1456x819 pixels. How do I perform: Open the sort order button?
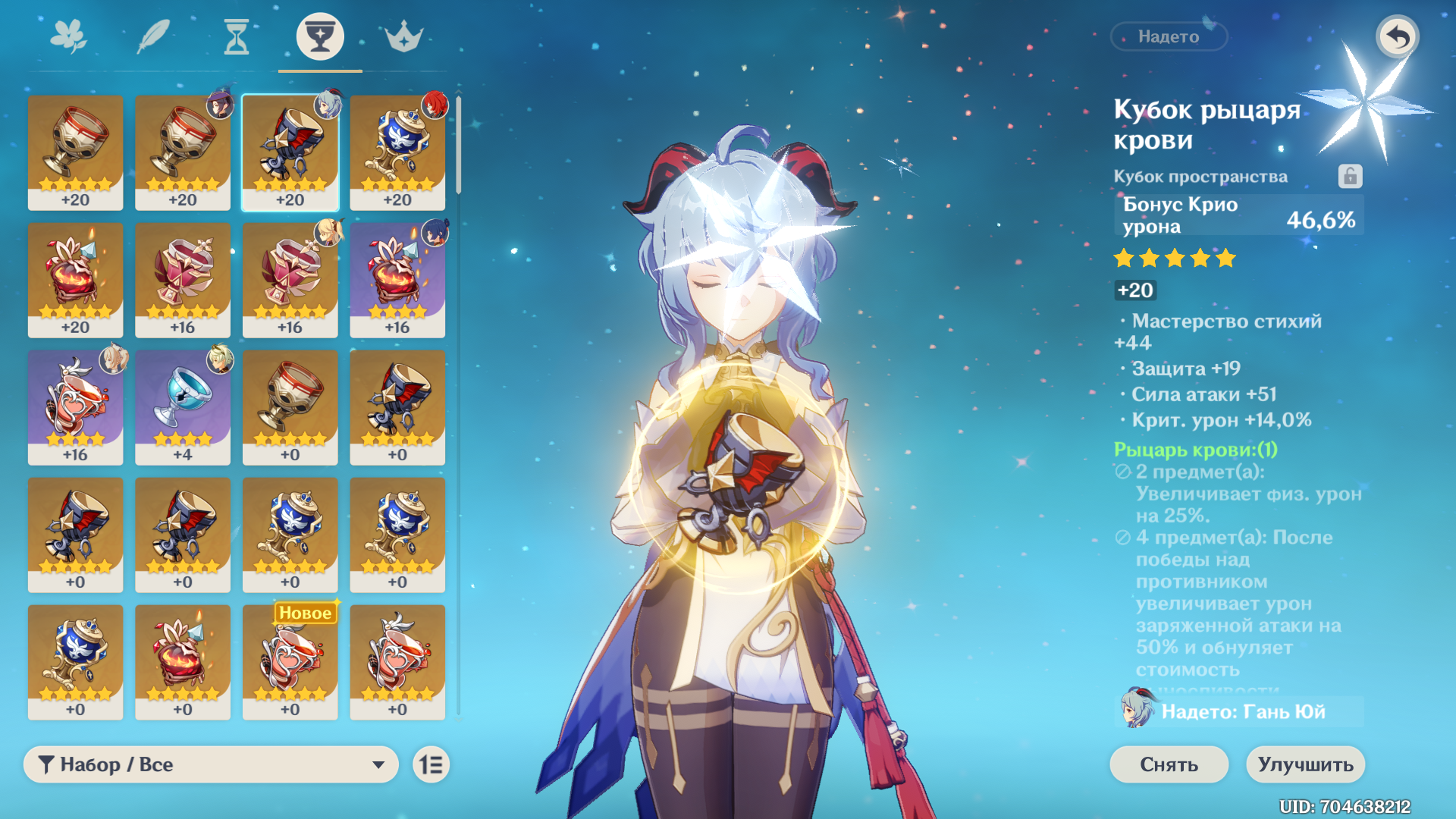(x=431, y=764)
